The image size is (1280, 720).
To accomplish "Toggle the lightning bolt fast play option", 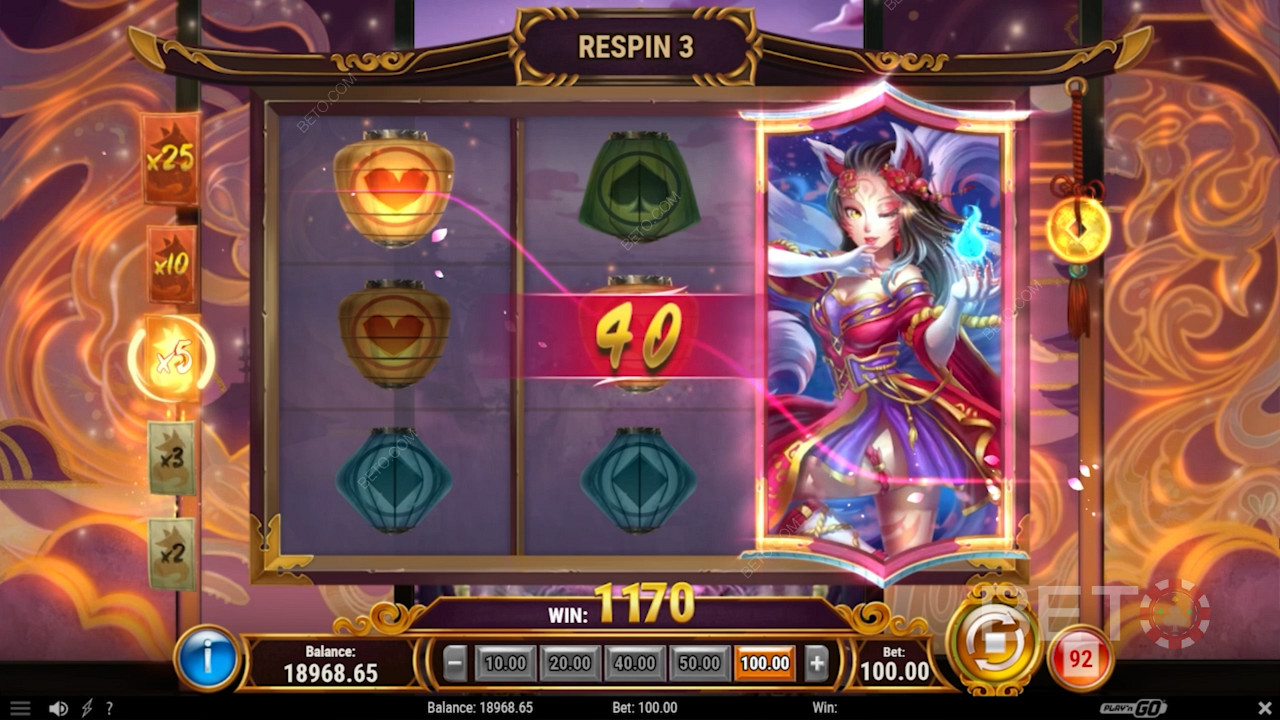I will 86,708.
